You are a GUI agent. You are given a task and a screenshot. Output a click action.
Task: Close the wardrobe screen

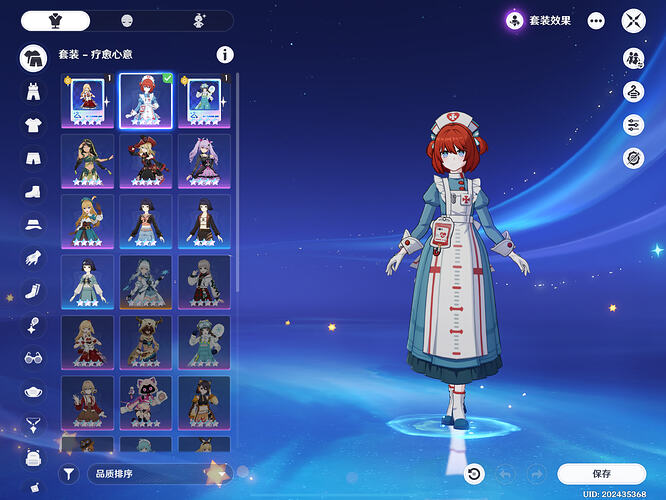[634, 20]
